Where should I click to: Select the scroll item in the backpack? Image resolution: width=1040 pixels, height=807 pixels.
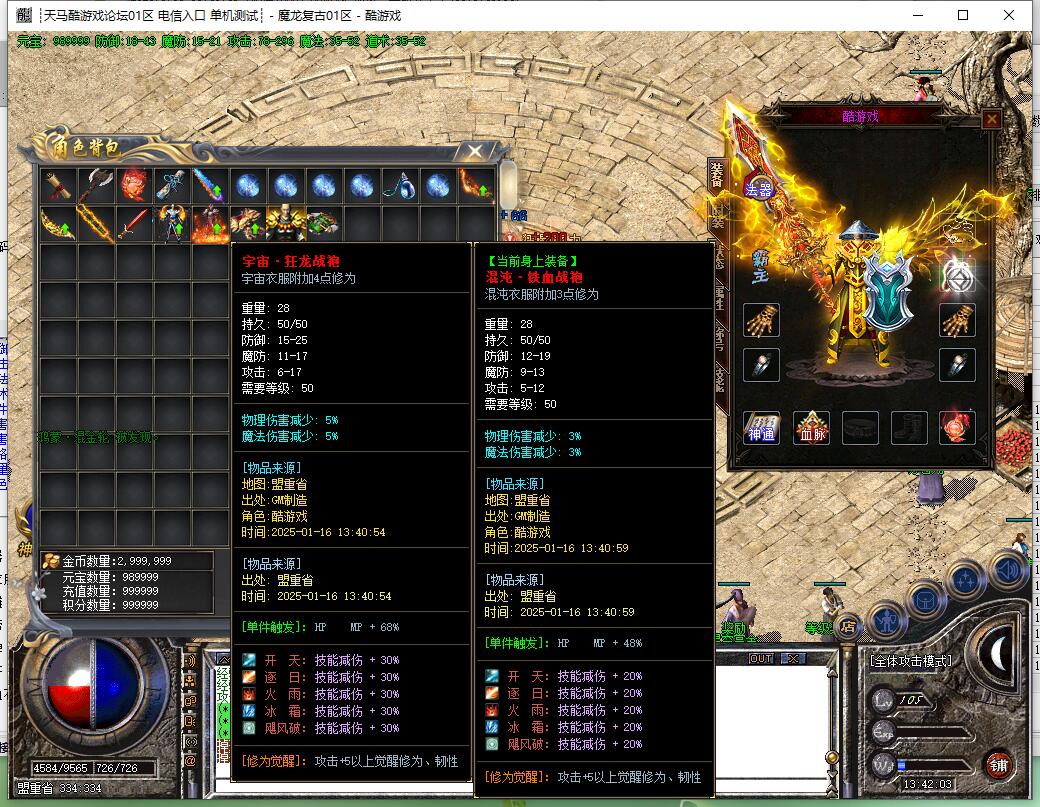tap(58, 185)
